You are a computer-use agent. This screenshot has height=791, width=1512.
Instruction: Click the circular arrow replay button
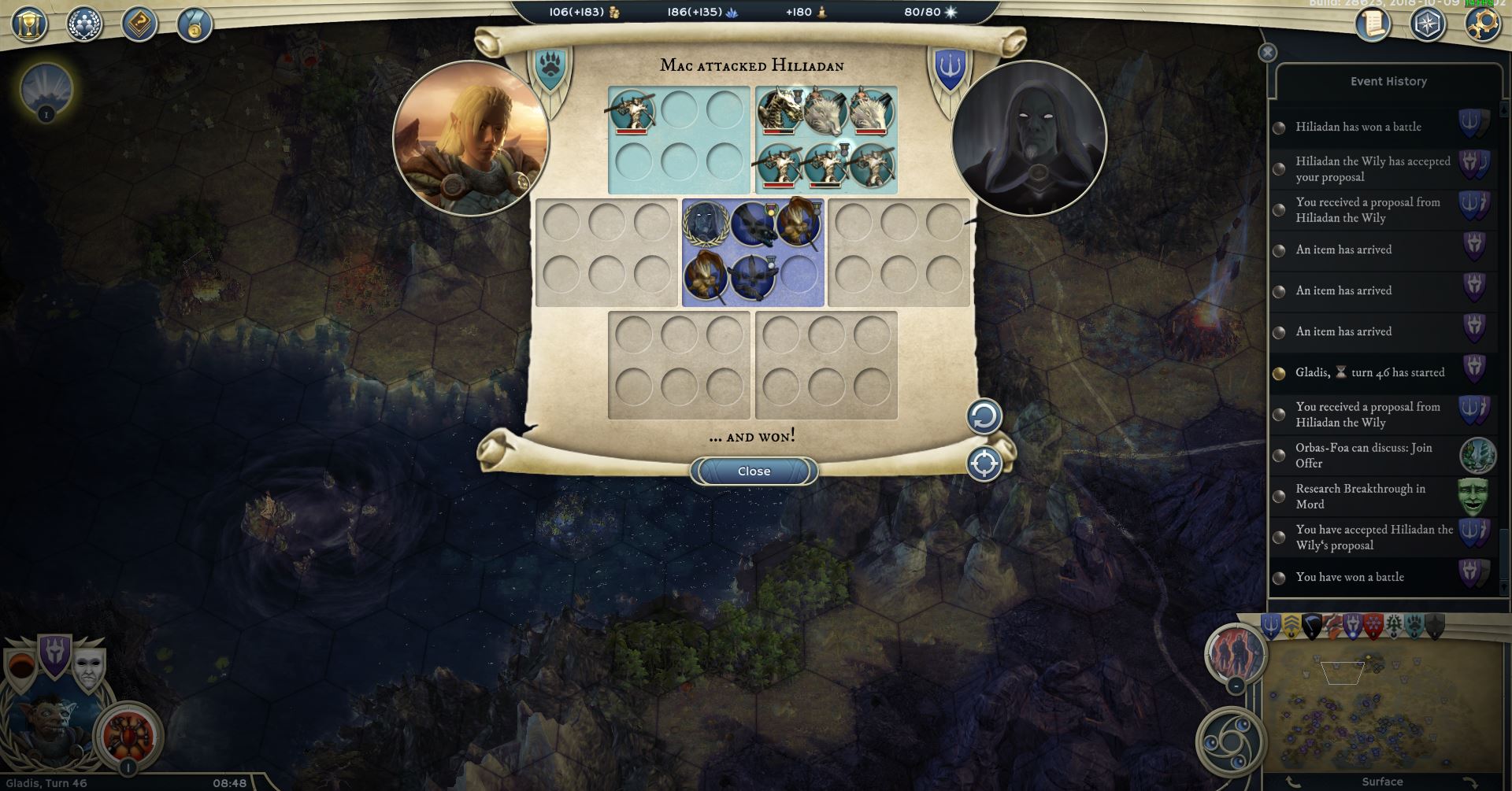coord(984,416)
